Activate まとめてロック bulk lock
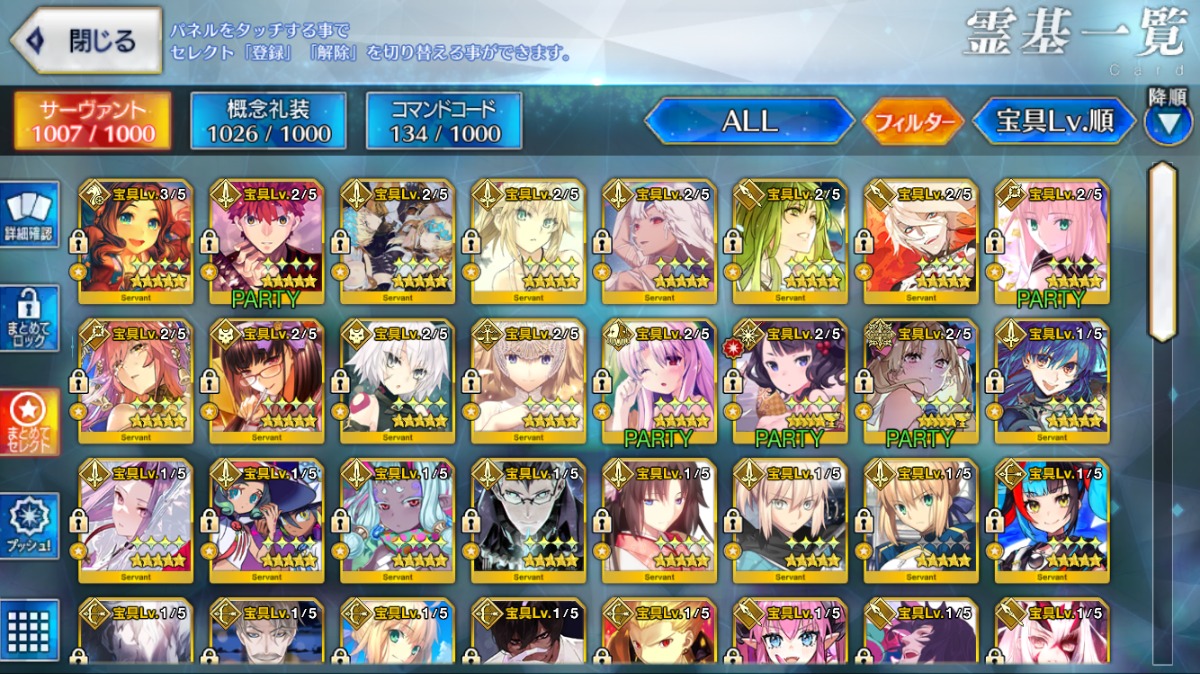 (x=32, y=318)
